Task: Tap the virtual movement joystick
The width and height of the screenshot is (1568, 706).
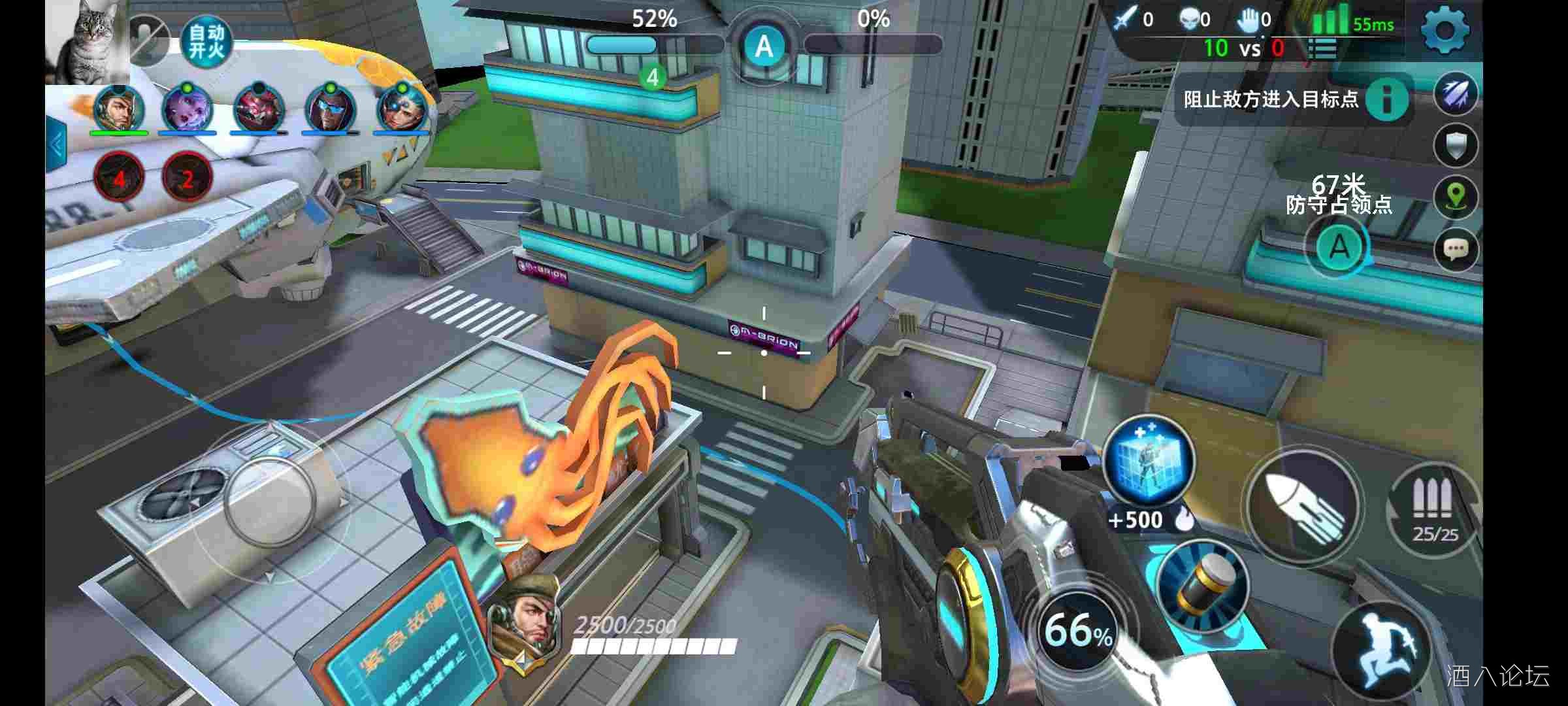Action: (269, 501)
